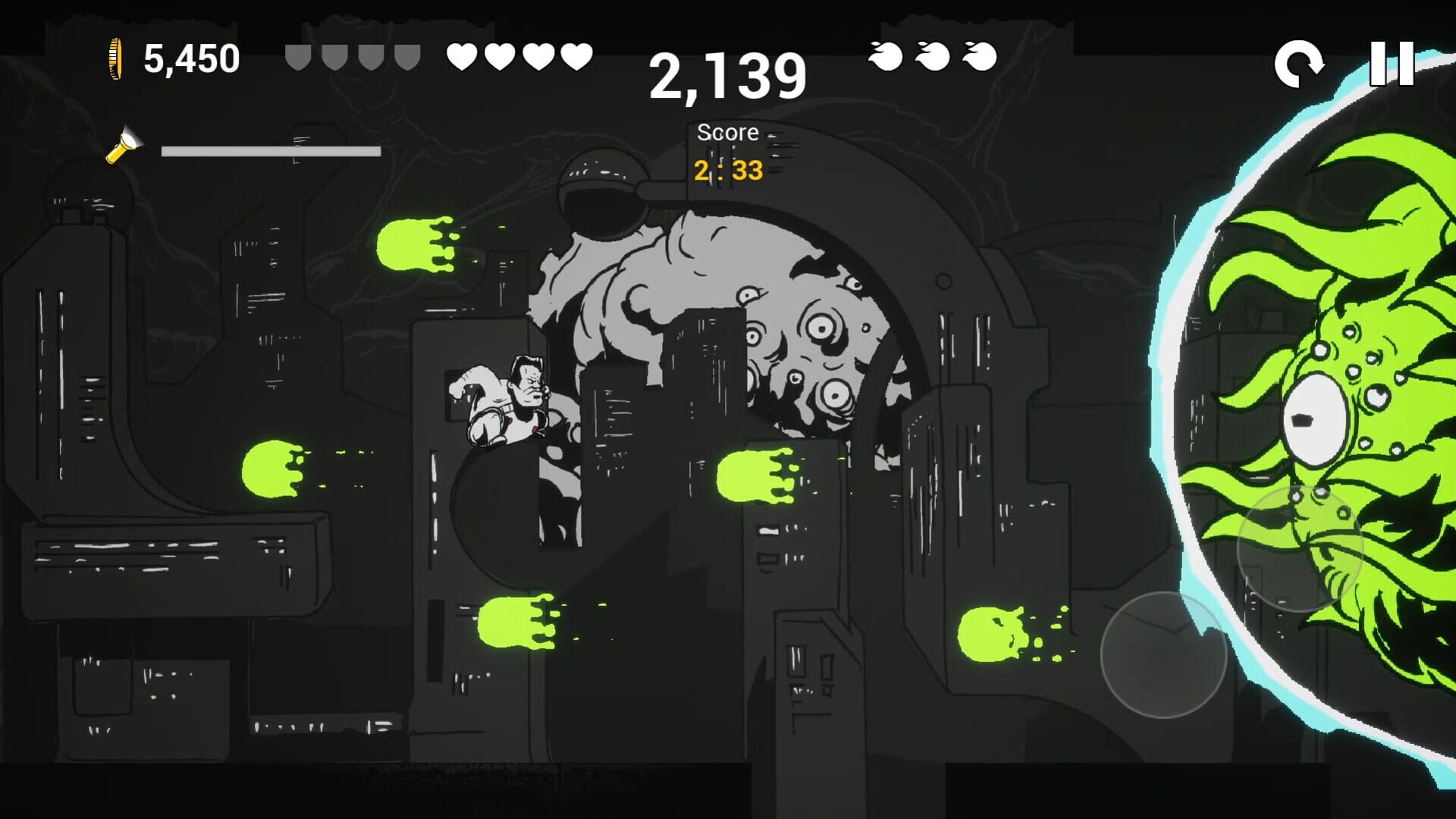Tap the first remaining-life creature icon
Image resolution: width=1456 pixels, height=819 pixels.
click(x=884, y=55)
